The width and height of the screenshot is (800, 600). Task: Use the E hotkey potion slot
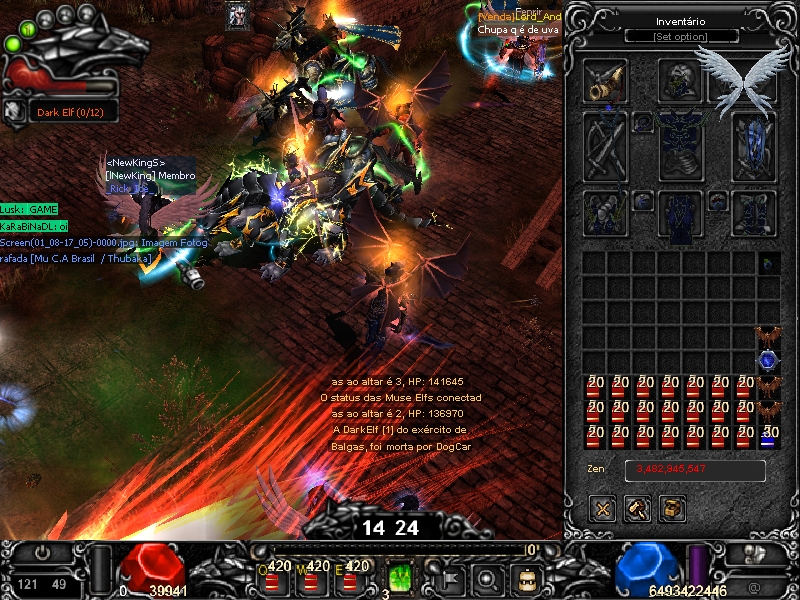tap(352, 578)
